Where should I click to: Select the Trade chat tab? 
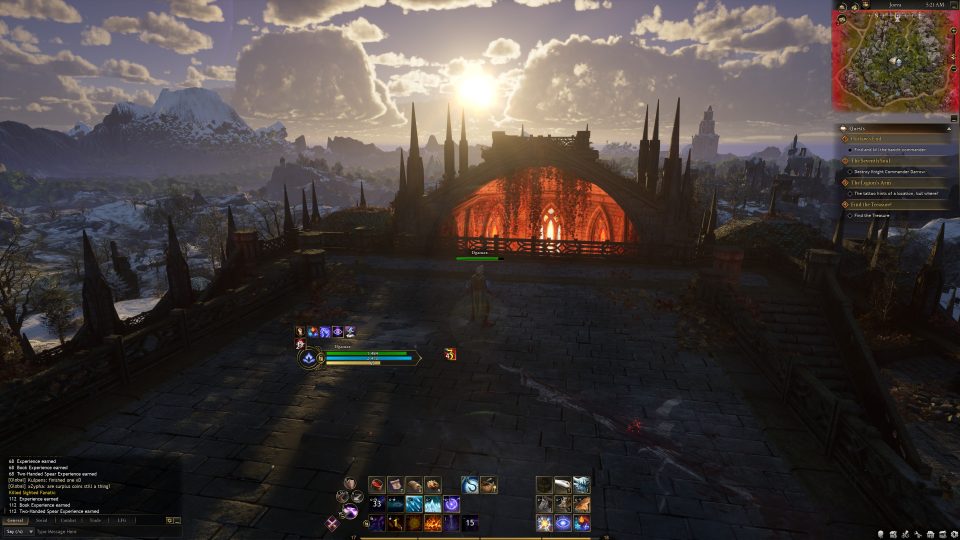[95, 520]
